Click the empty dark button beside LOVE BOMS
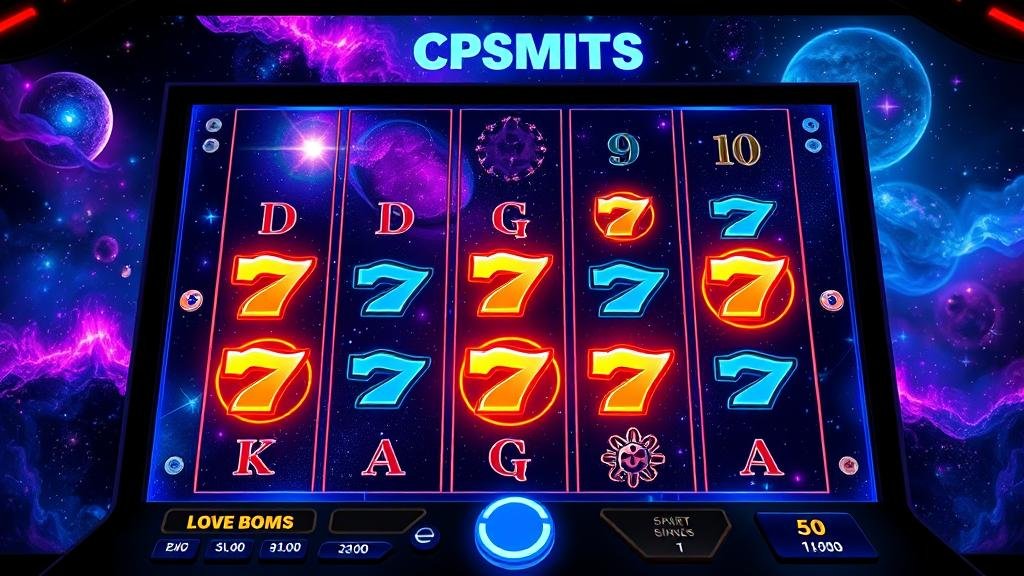Viewport: 1024px width, 576px height. pyautogui.click(x=375, y=521)
